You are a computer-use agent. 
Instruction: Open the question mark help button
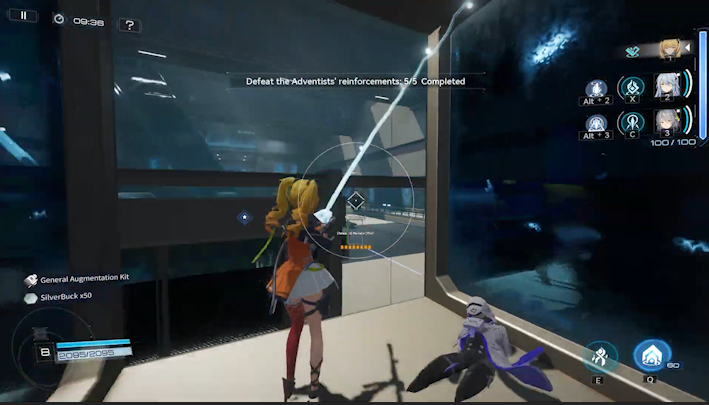pos(129,24)
